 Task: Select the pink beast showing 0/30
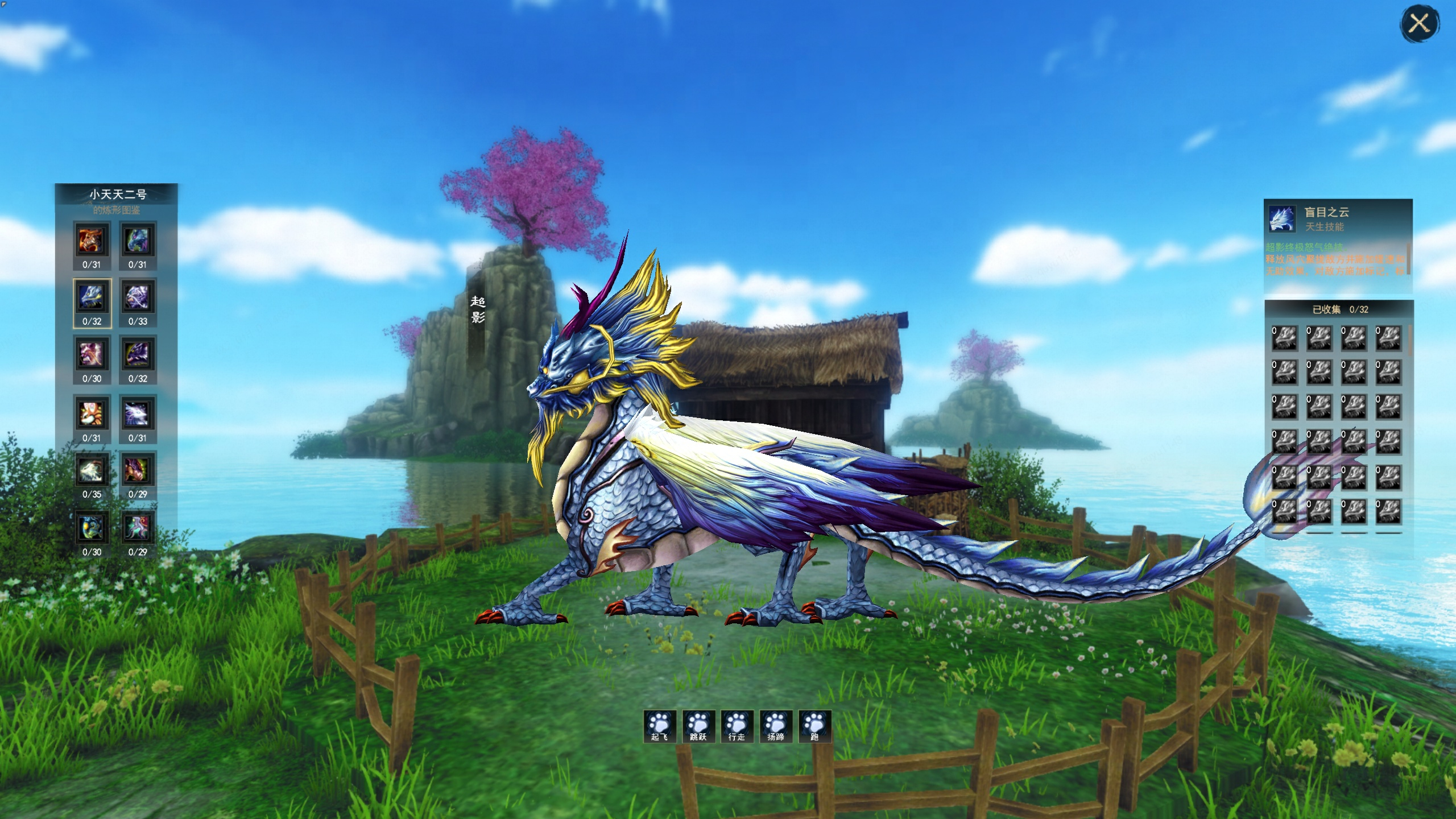[92, 354]
